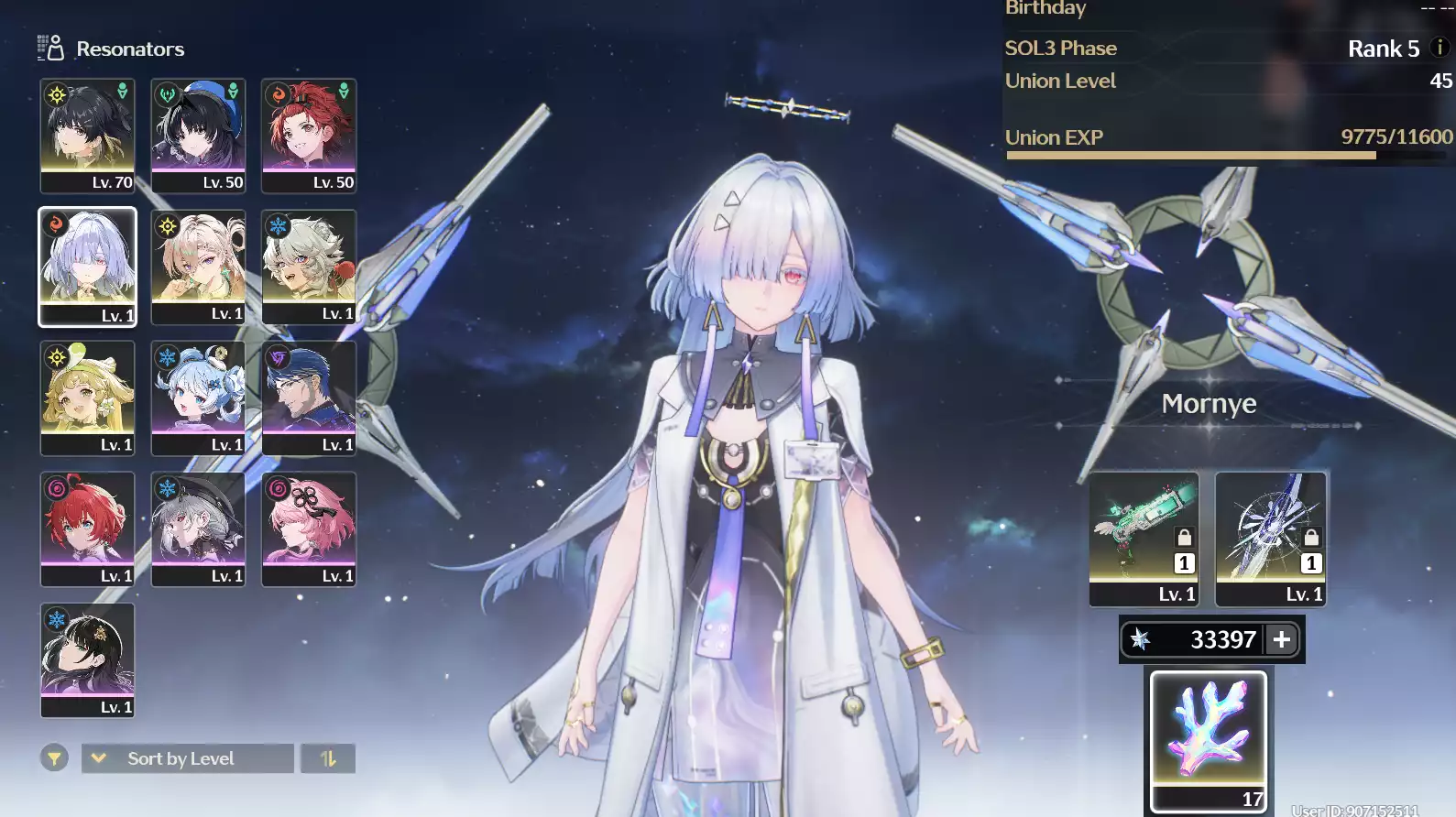
Task: Select the red-haired Lv. 50 resonator portrait
Action: point(309,136)
